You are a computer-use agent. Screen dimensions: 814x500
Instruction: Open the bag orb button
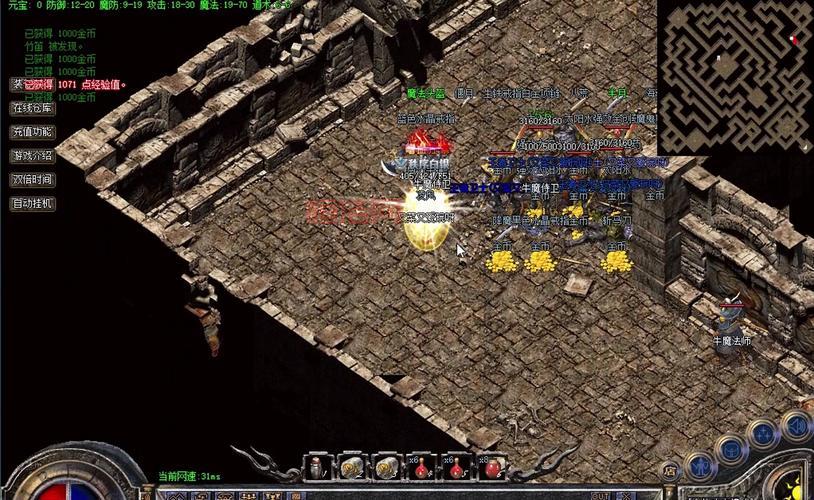coord(731,449)
